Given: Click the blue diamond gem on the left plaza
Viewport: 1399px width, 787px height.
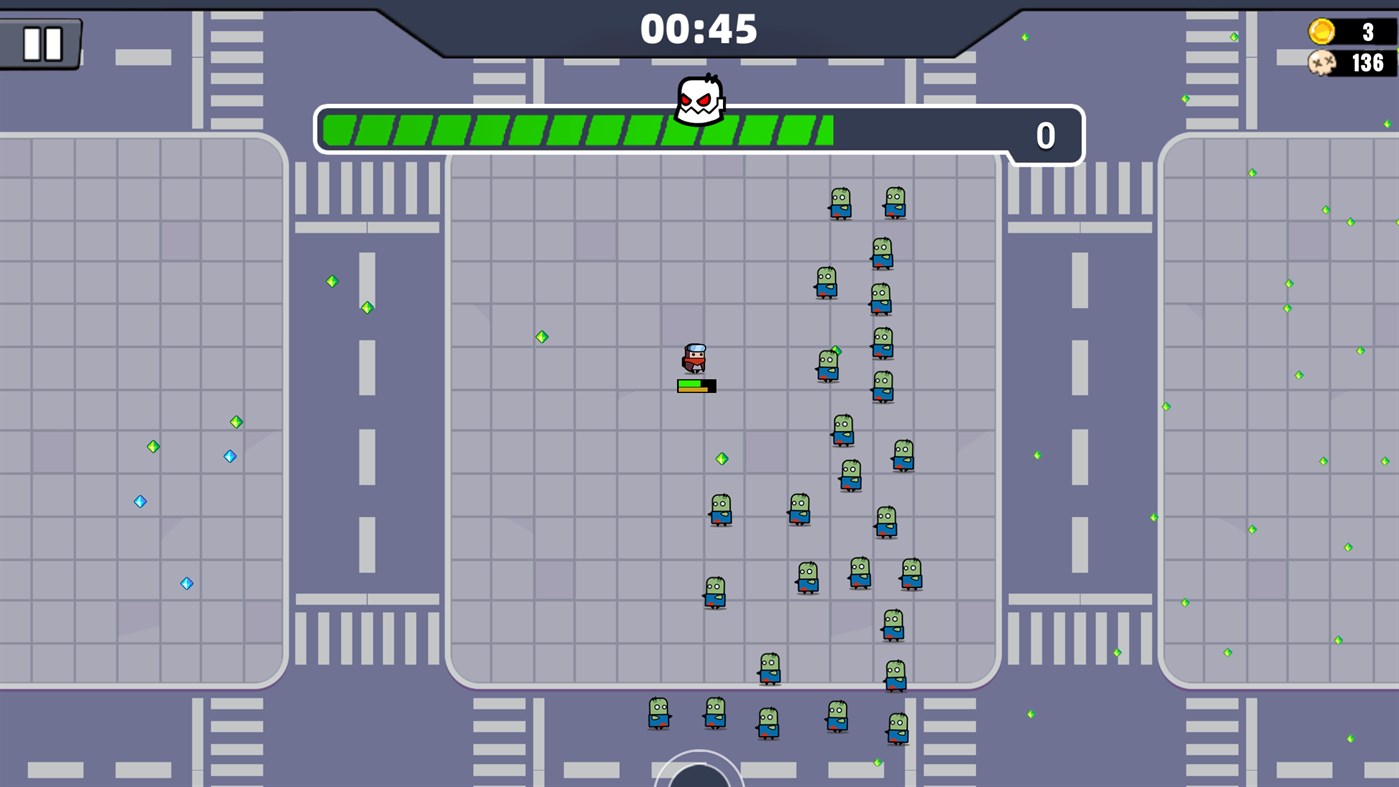Looking at the screenshot, I should 228,456.
